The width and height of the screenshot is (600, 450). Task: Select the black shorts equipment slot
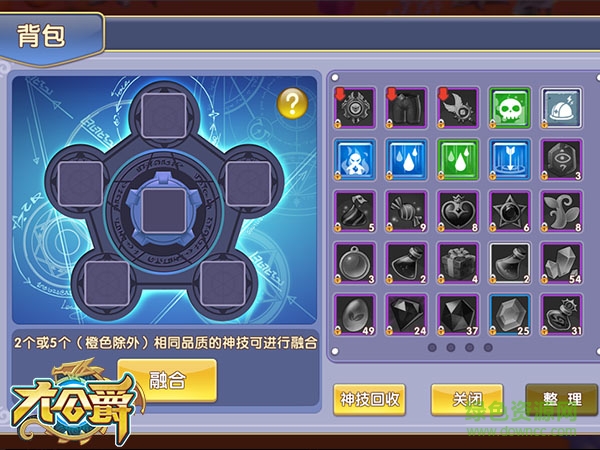[406, 107]
